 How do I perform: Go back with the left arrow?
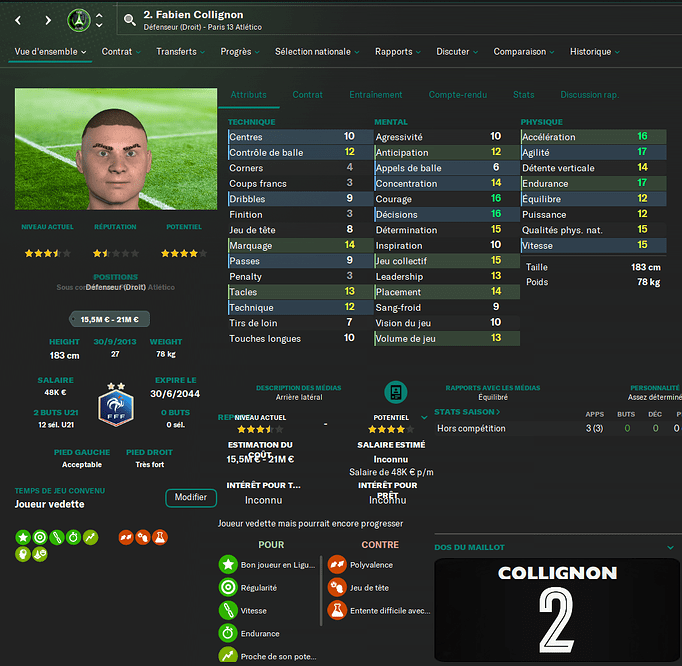tap(18, 20)
